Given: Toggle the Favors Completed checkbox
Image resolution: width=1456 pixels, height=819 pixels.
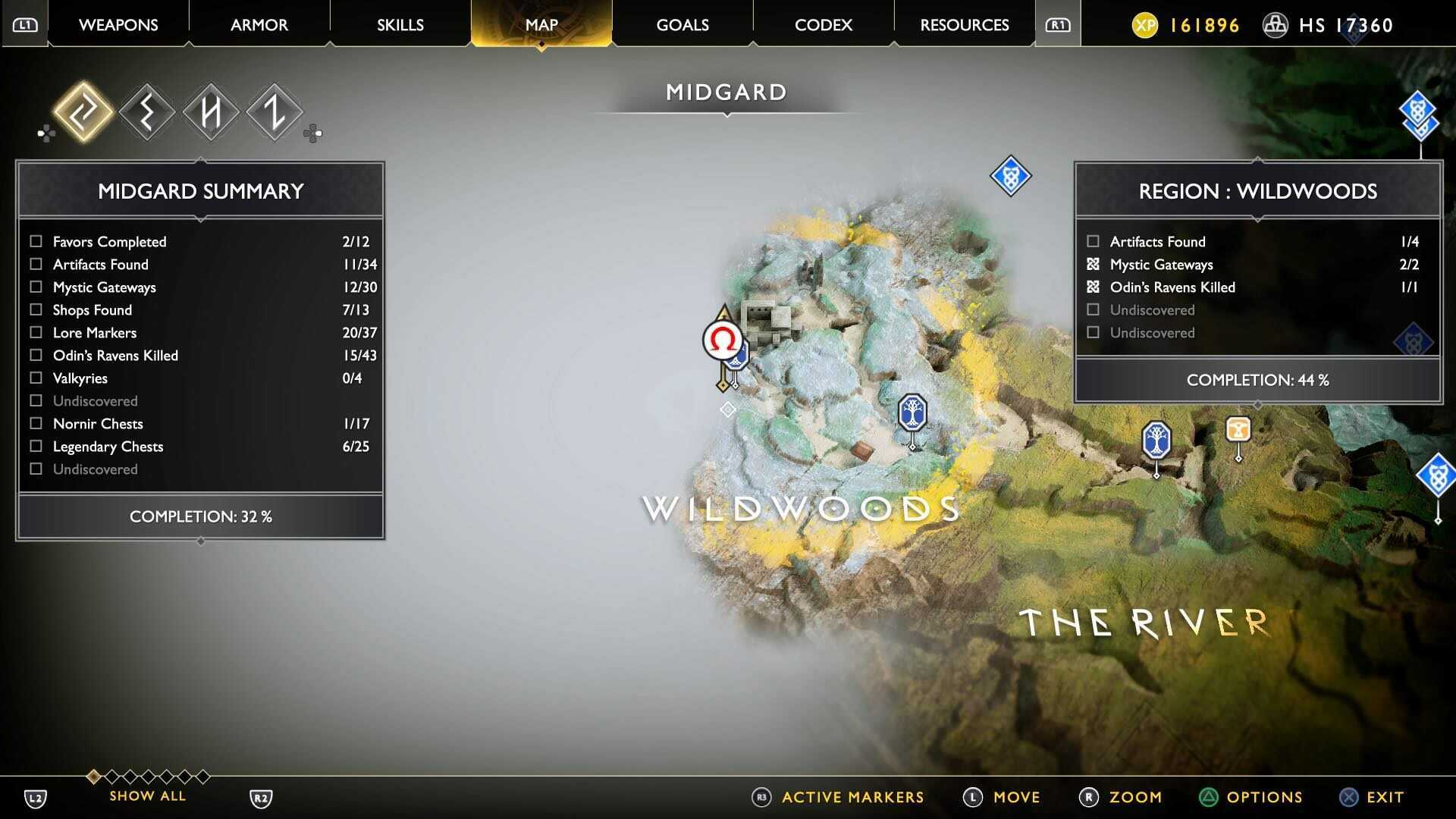Looking at the screenshot, I should point(35,241).
